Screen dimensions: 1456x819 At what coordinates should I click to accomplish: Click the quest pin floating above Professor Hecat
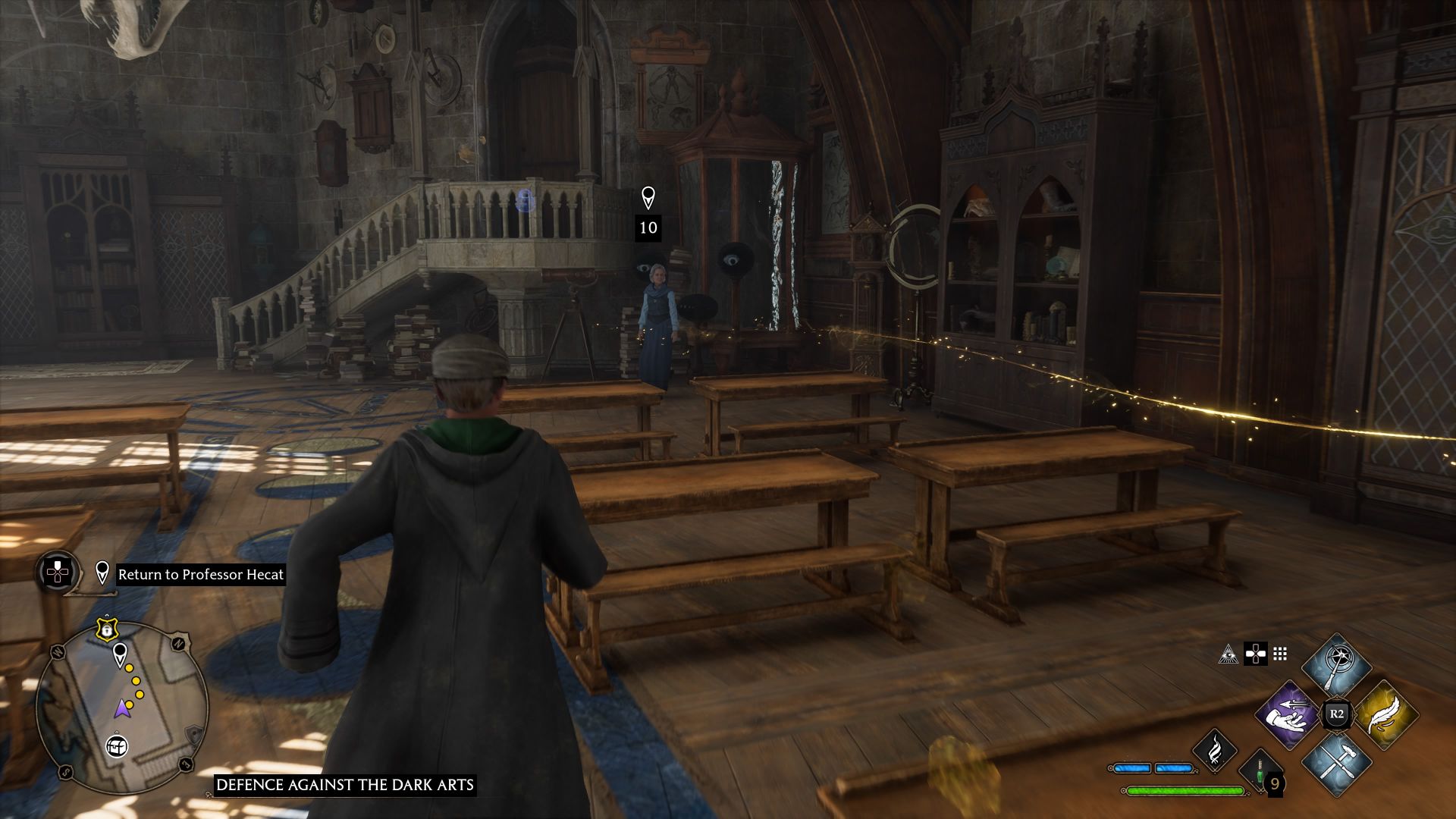click(x=648, y=199)
